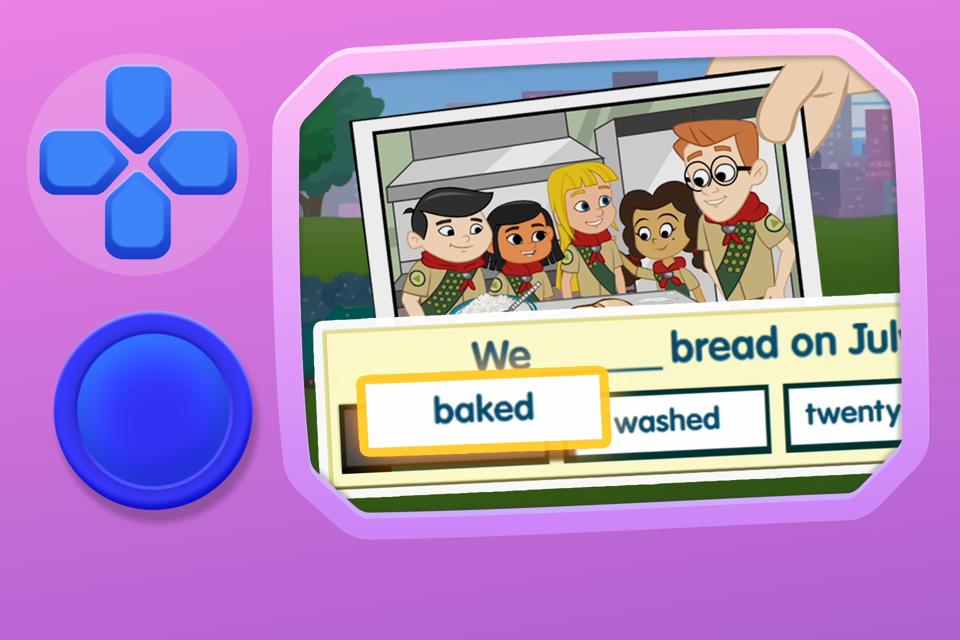Choose the "baked" answer word

(484, 408)
